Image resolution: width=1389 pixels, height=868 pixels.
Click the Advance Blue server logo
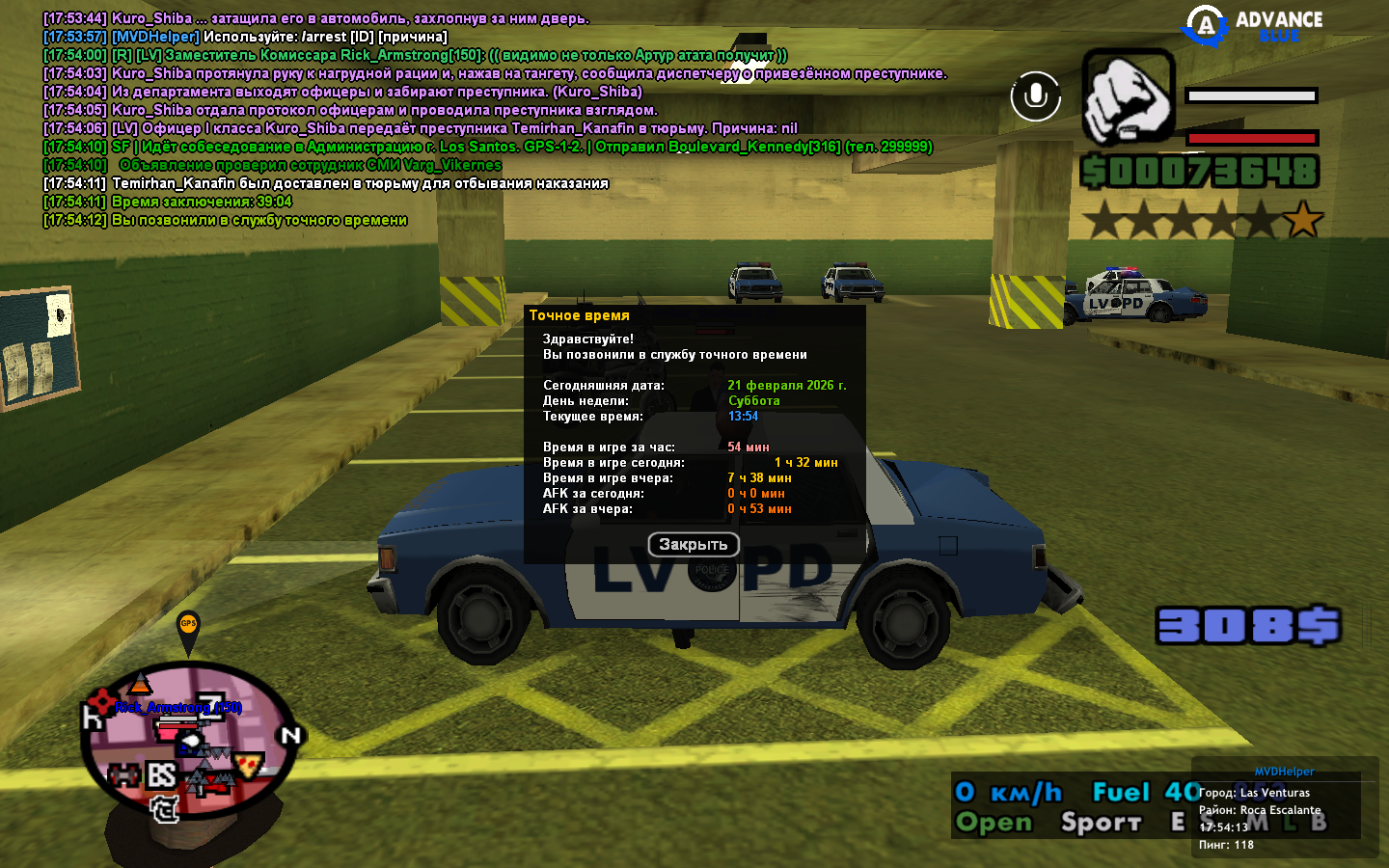coord(1253,26)
